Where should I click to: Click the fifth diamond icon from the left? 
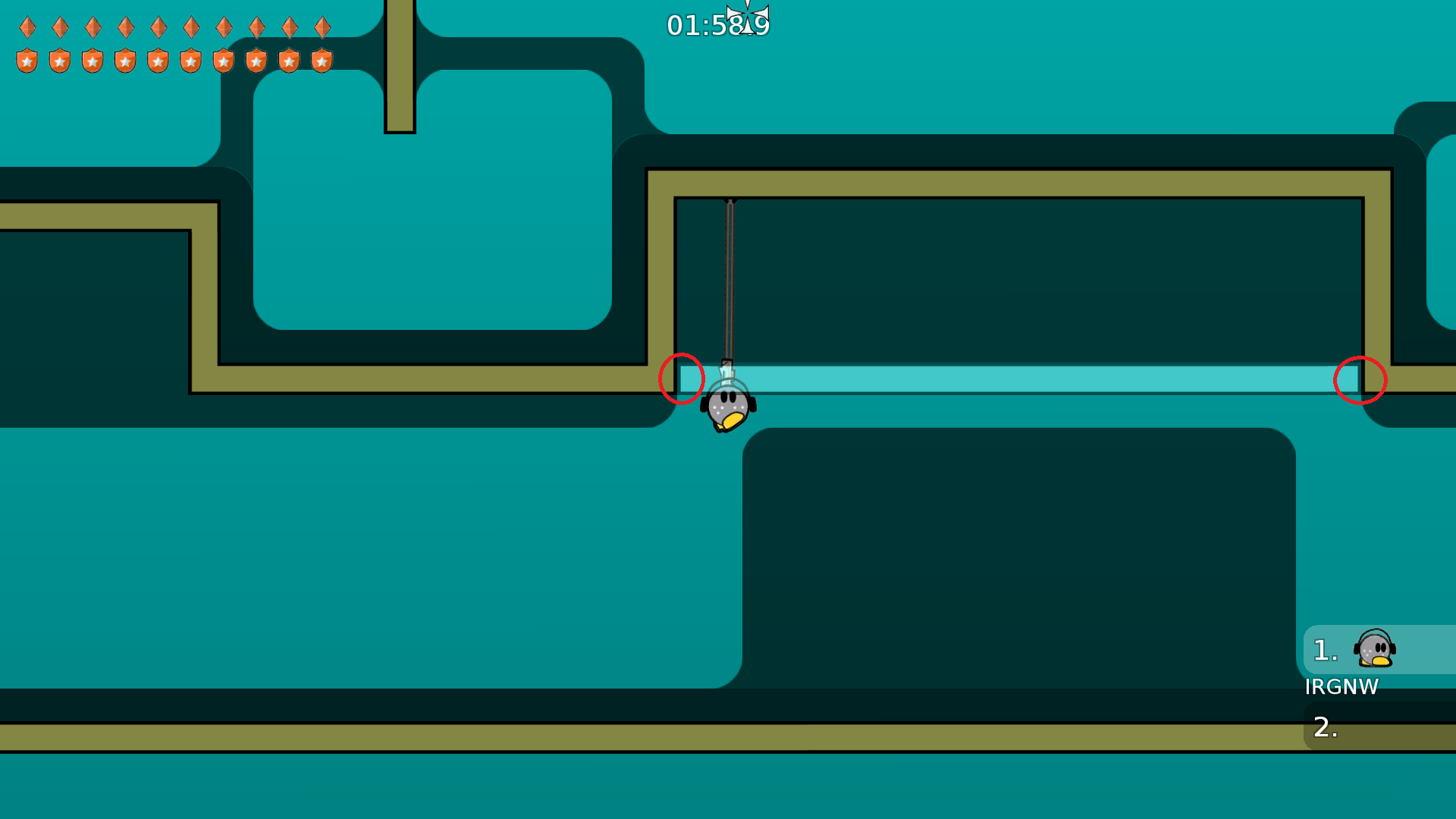pos(158,27)
